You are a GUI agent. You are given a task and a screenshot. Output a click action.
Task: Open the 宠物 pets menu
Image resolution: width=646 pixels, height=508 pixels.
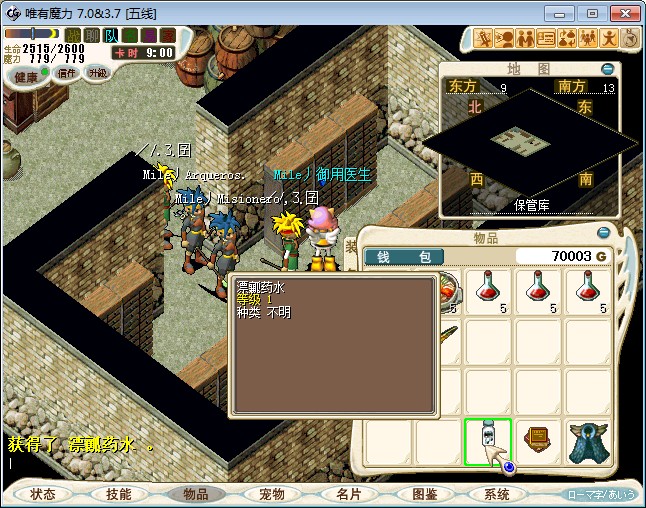click(272, 494)
